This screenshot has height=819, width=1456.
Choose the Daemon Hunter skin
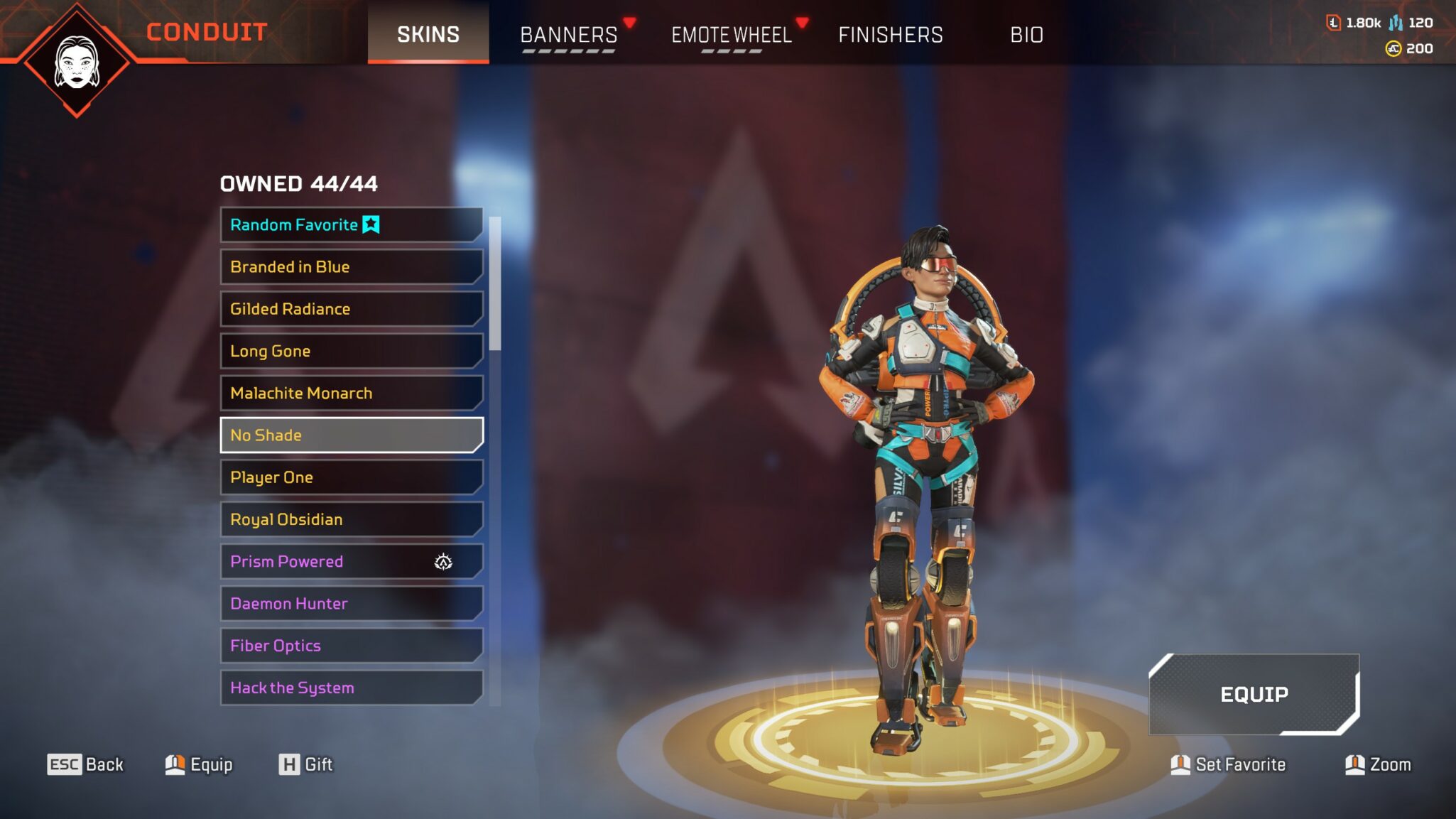click(x=351, y=604)
